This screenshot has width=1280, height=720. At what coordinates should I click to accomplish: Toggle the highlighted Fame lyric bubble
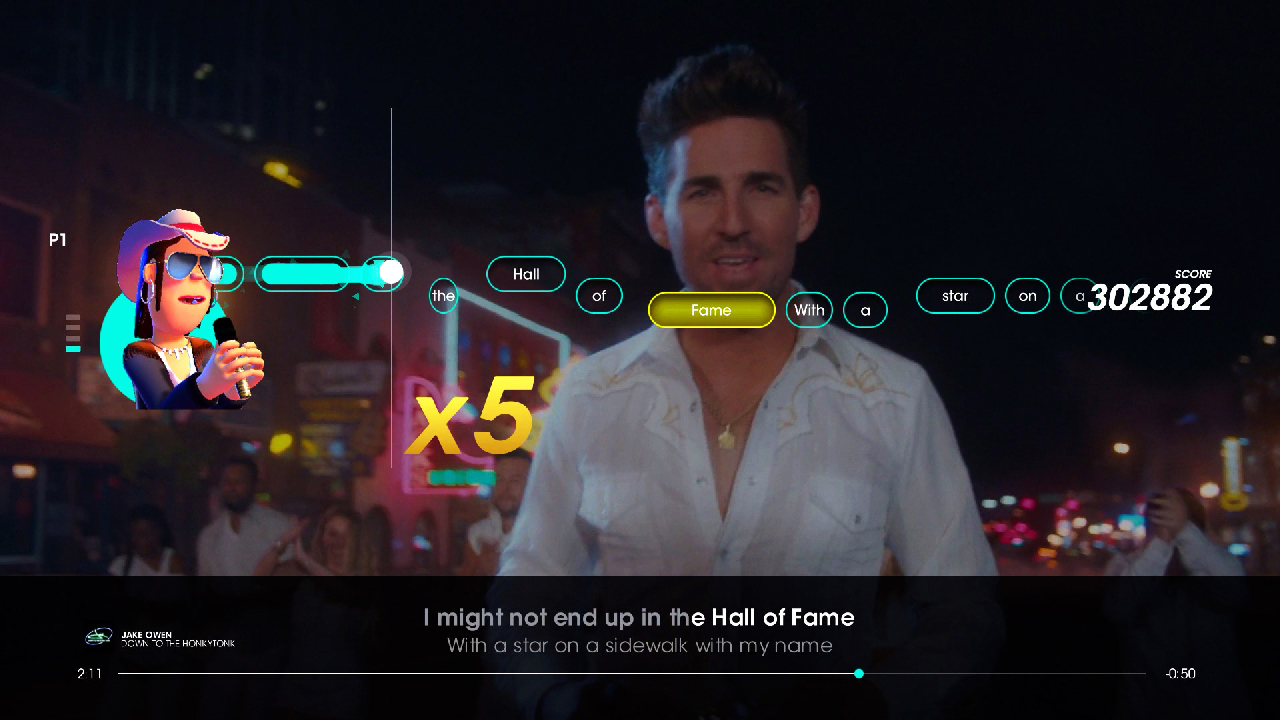[x=711, y=310]
